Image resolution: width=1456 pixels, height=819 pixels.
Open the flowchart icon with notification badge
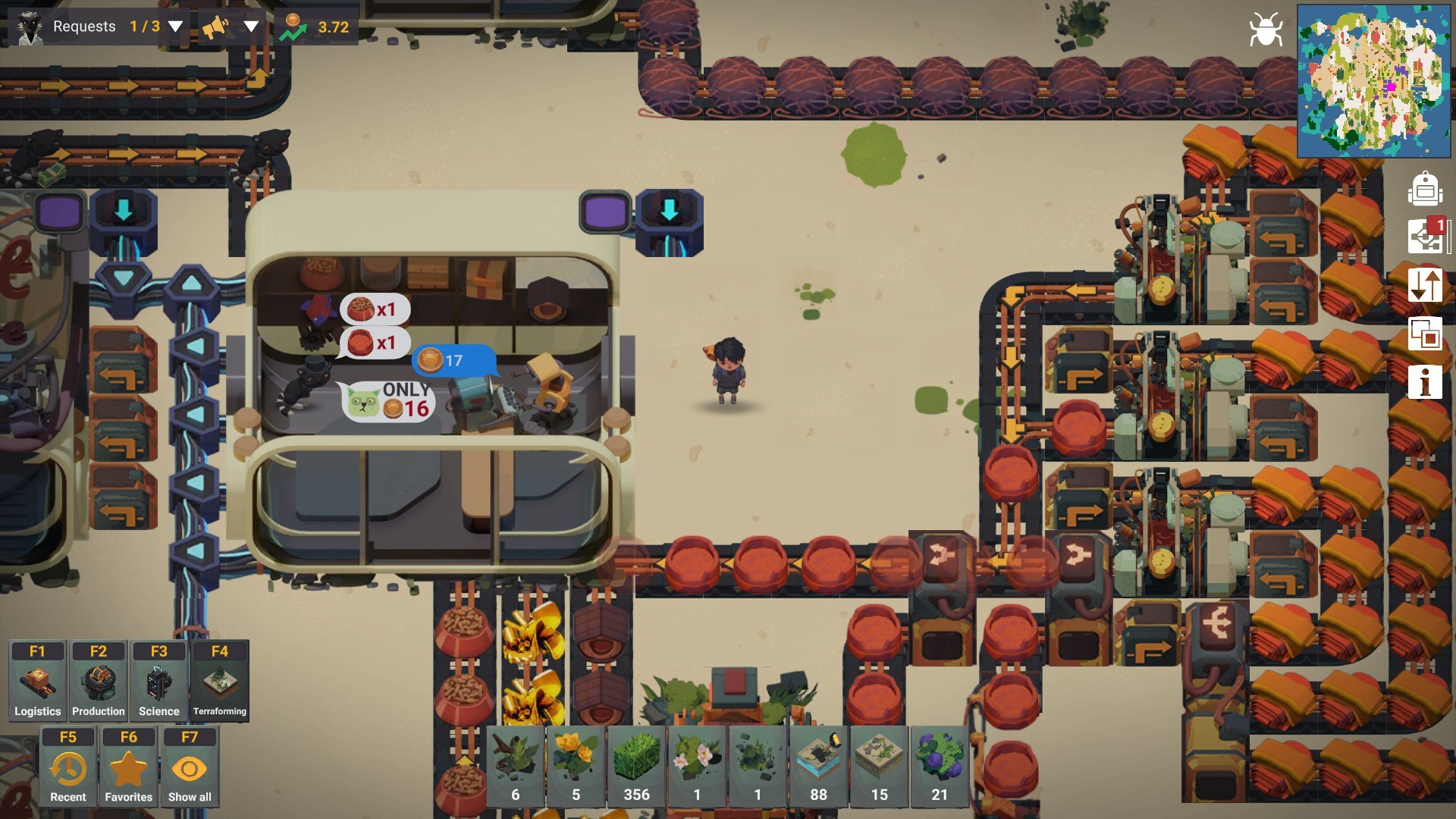coord(1426,237)
